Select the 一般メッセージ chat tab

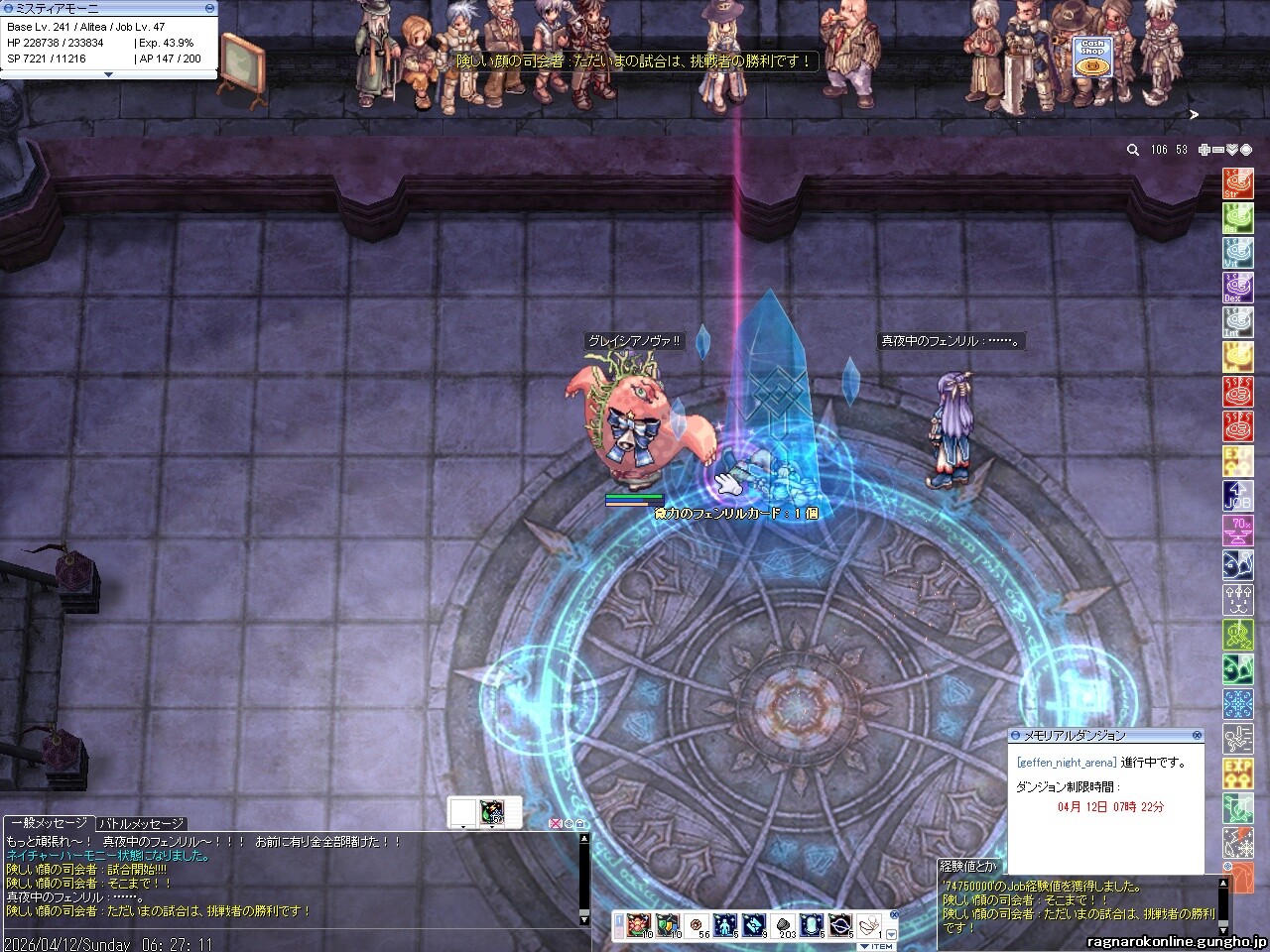pyautogui.click(x=48, y=823)
